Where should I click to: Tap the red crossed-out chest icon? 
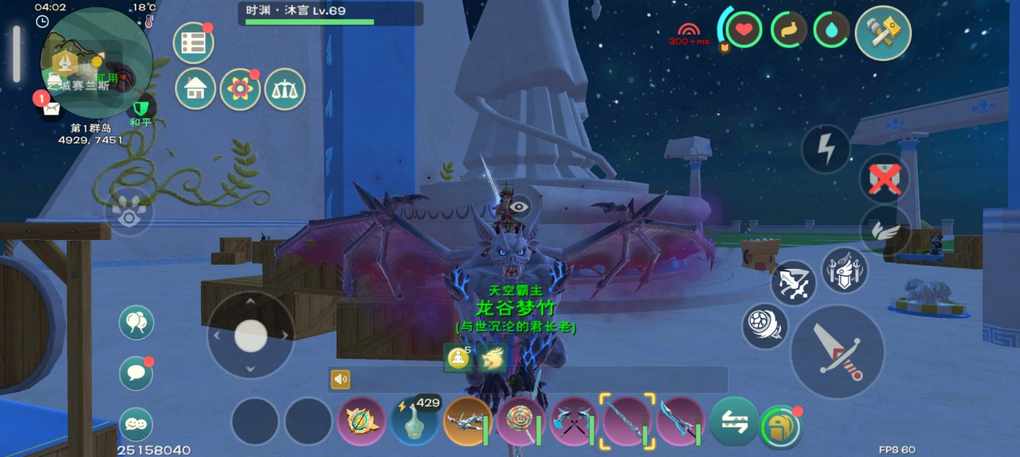884,179
